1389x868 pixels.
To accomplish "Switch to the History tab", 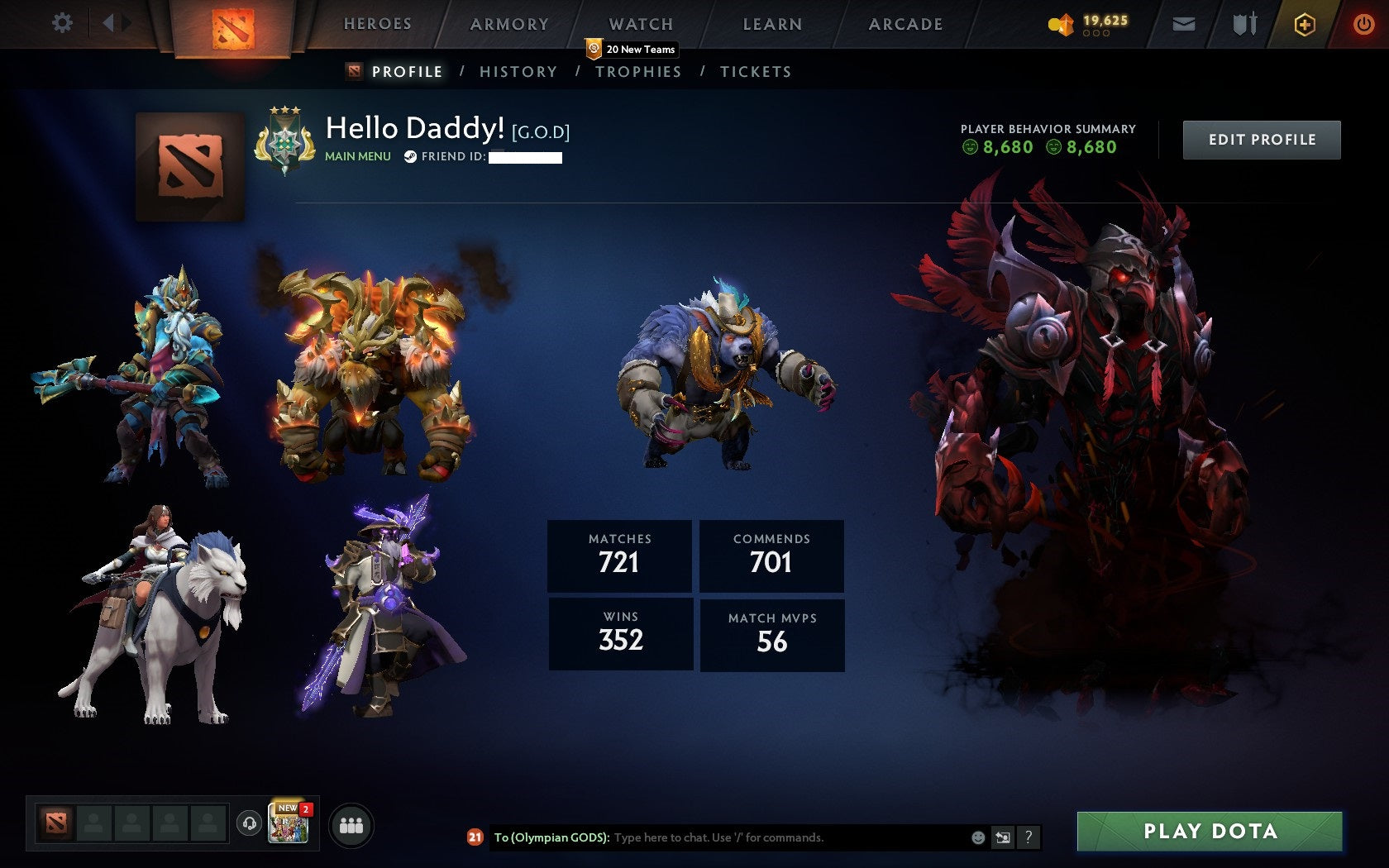I will [x=518, y=72].
